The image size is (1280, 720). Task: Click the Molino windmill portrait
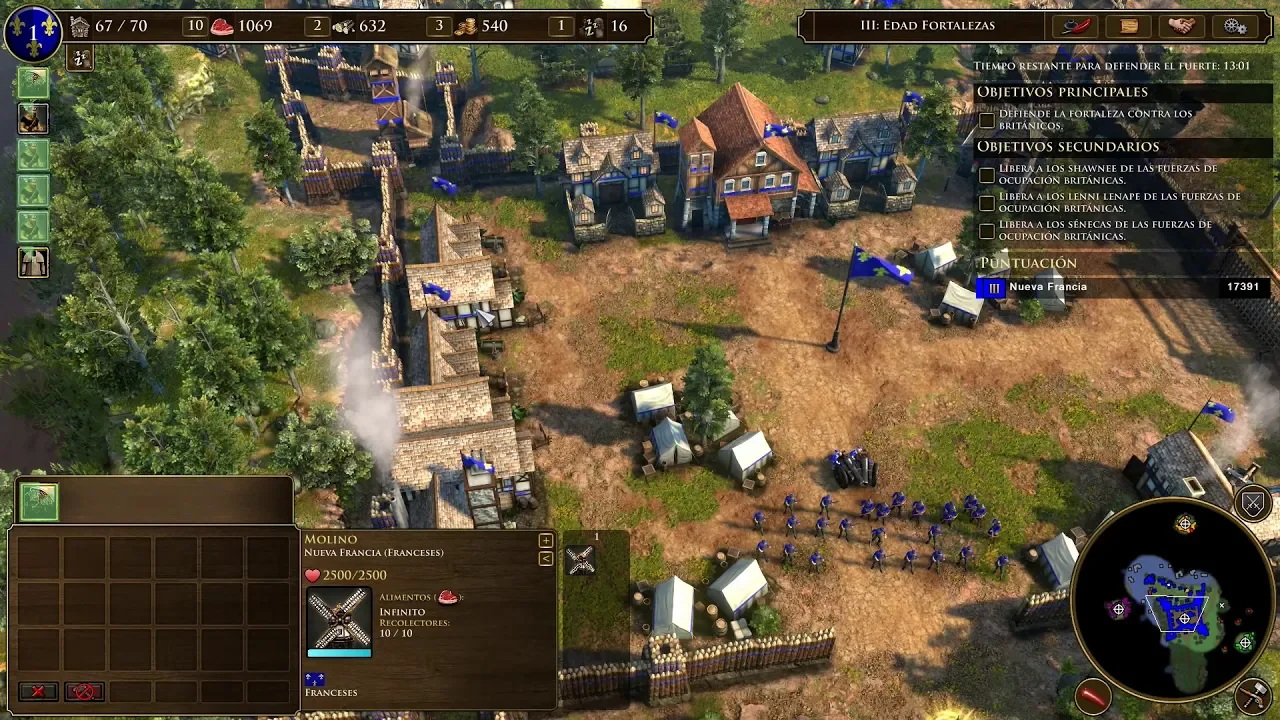pos(339,620)
